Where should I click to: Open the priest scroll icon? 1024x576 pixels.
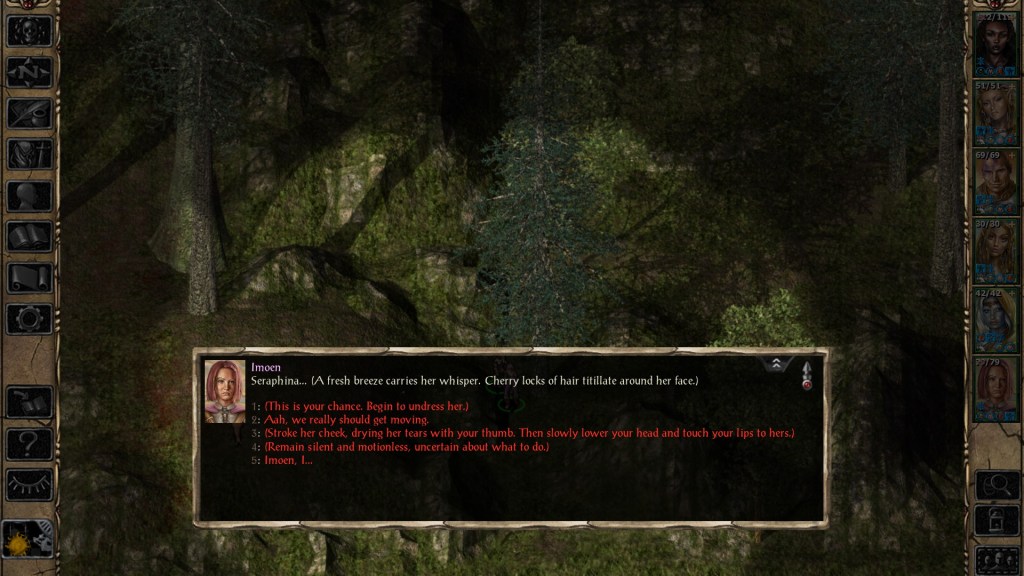29,278
